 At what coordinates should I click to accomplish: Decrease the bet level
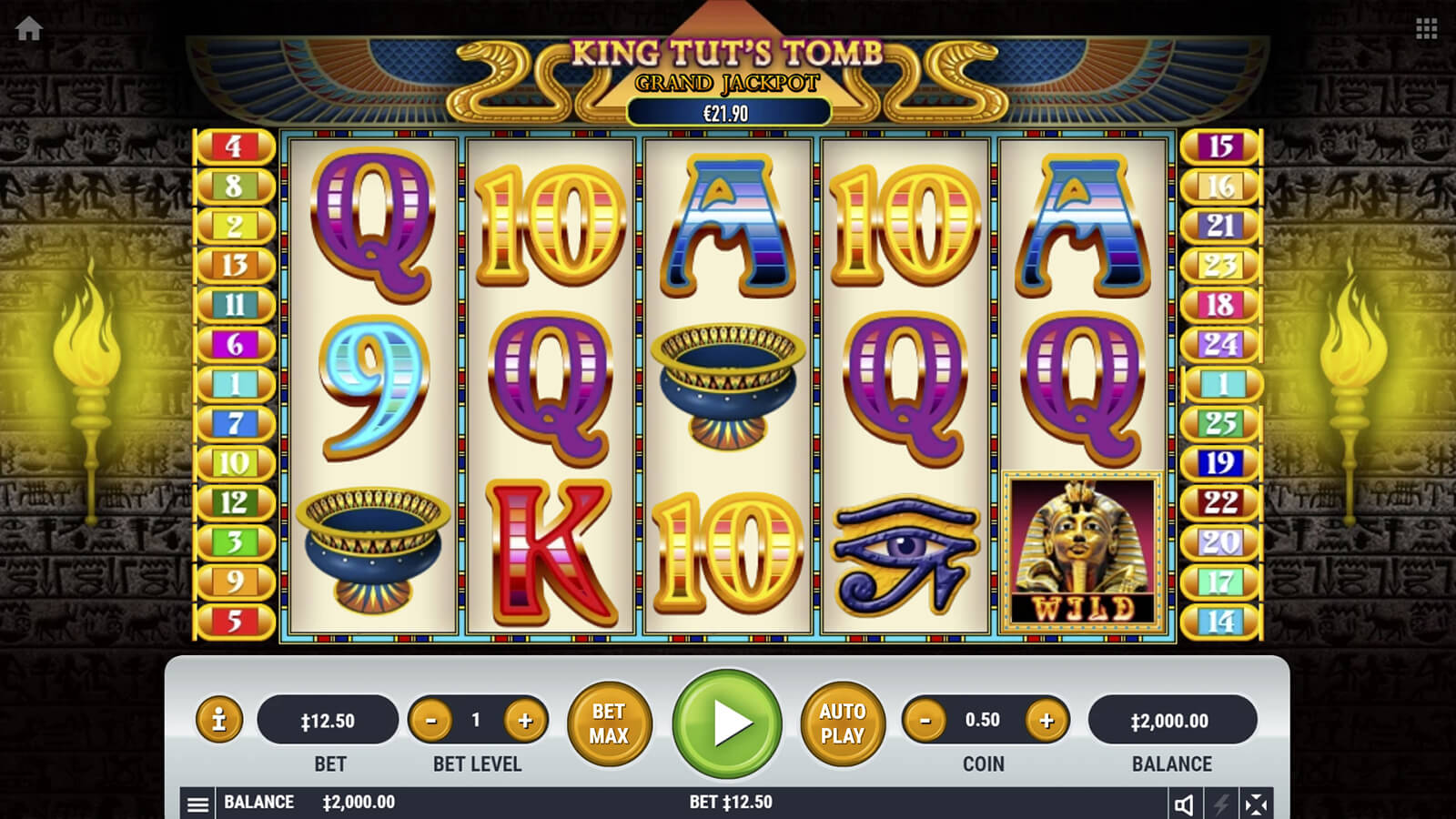[x=430, y=721]
